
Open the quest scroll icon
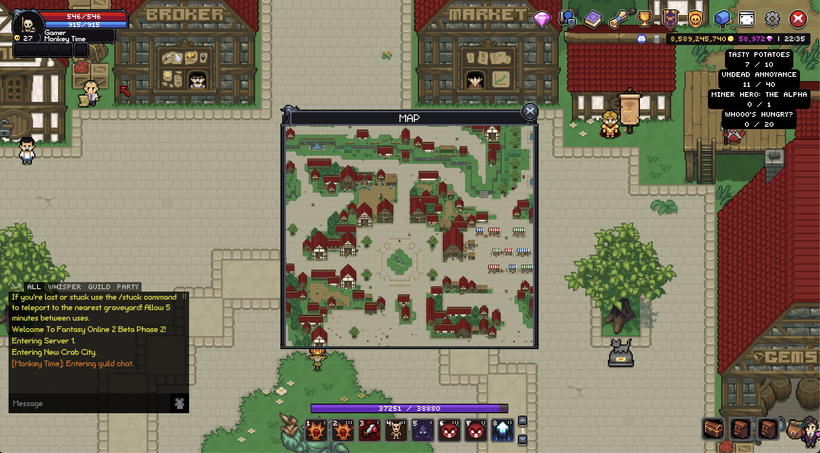[x=619, y=18]
